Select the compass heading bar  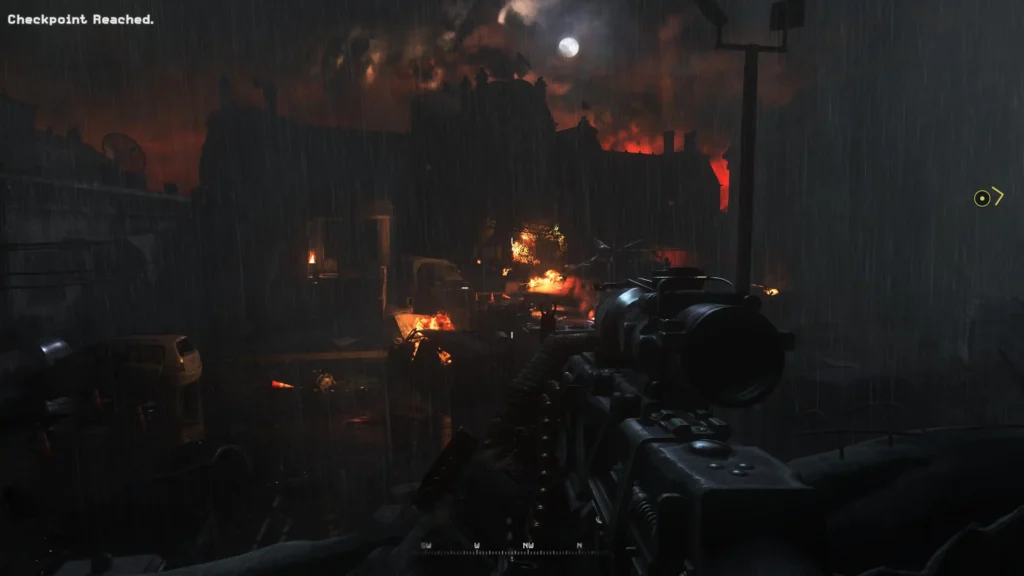pyautogui.click(x=512, y=548)
